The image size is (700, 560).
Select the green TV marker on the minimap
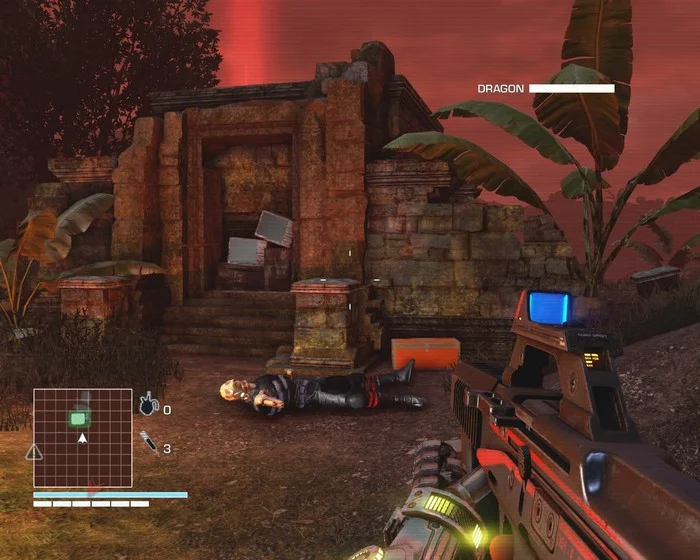(79, 417)
